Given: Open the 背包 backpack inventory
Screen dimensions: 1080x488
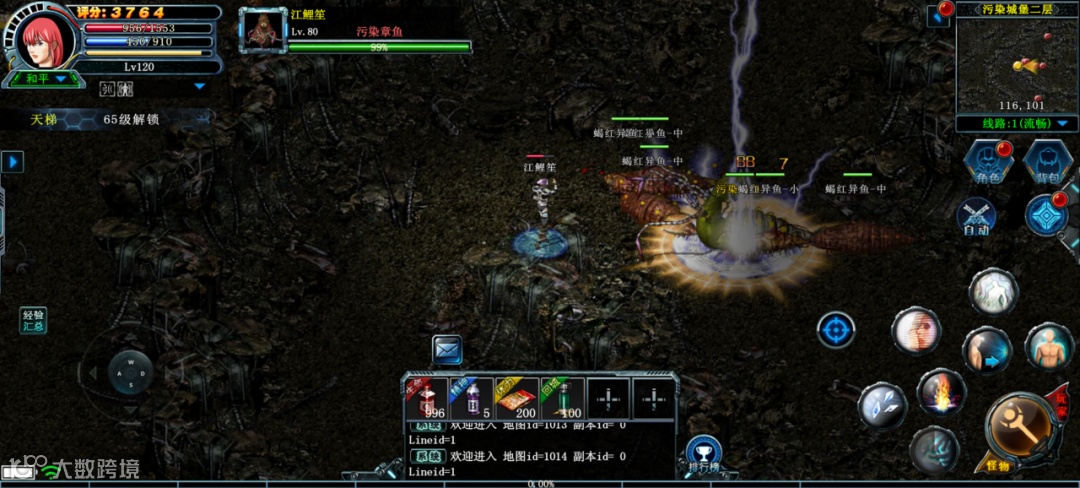Looking at the screenshot, I should [x=1047, y=162].
